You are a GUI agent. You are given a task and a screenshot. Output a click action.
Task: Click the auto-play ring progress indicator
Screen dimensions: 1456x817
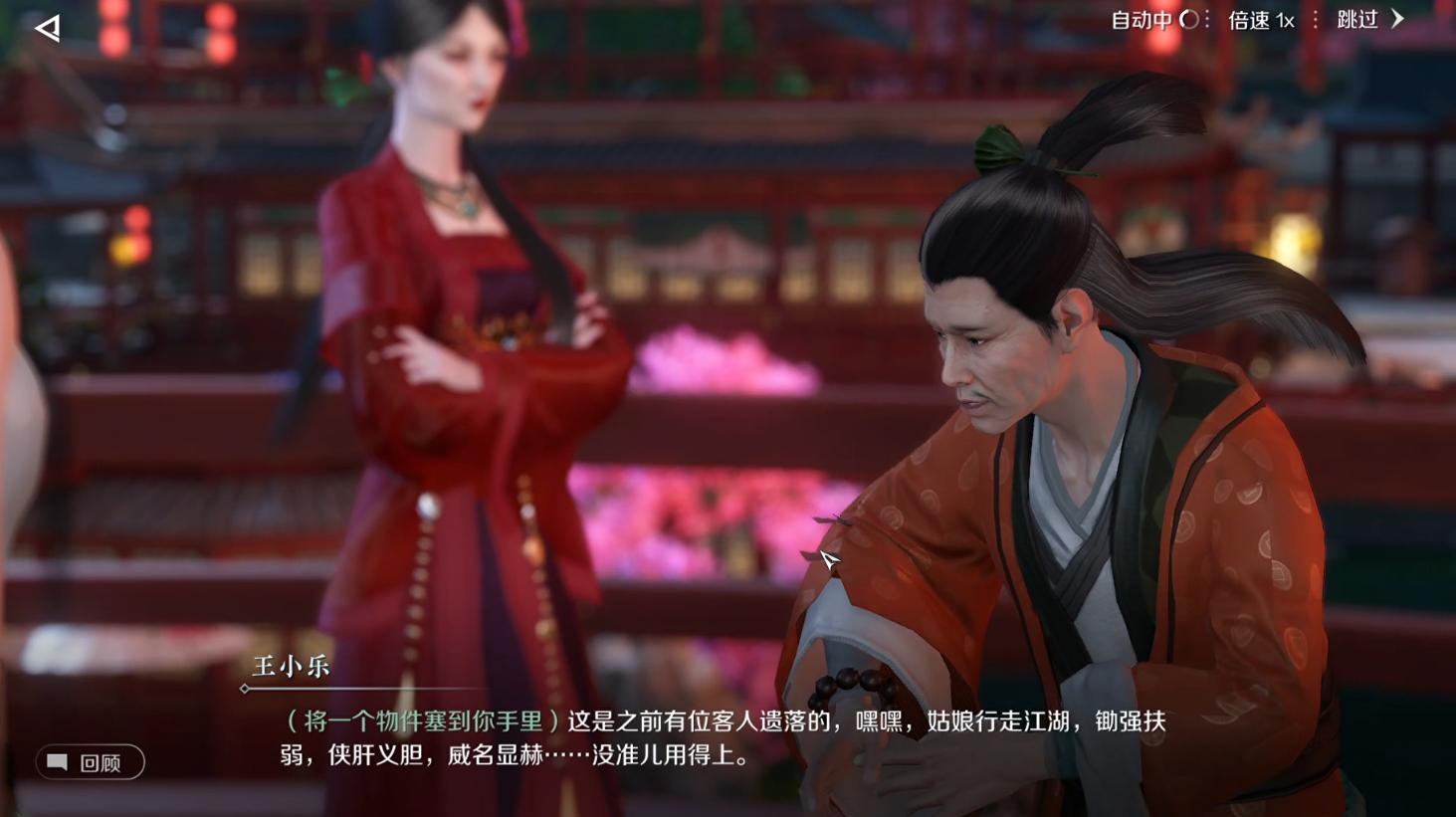pyautogui.click(x=1189, y=19)
